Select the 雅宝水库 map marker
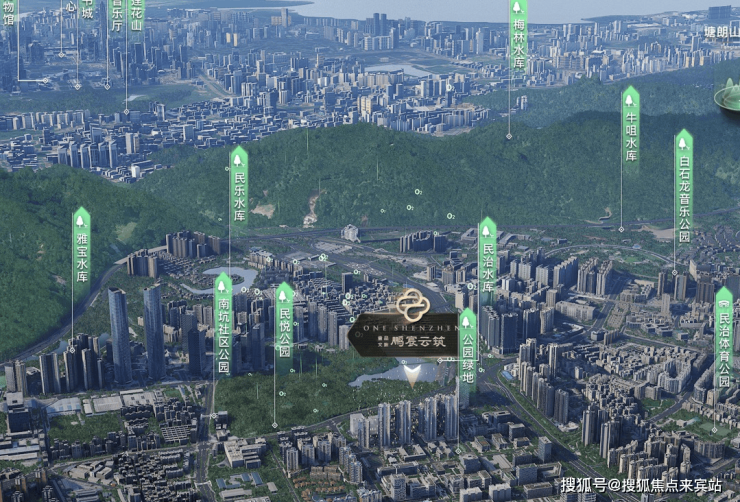This screenshot has width=740, height=502. tap(82, 246)
